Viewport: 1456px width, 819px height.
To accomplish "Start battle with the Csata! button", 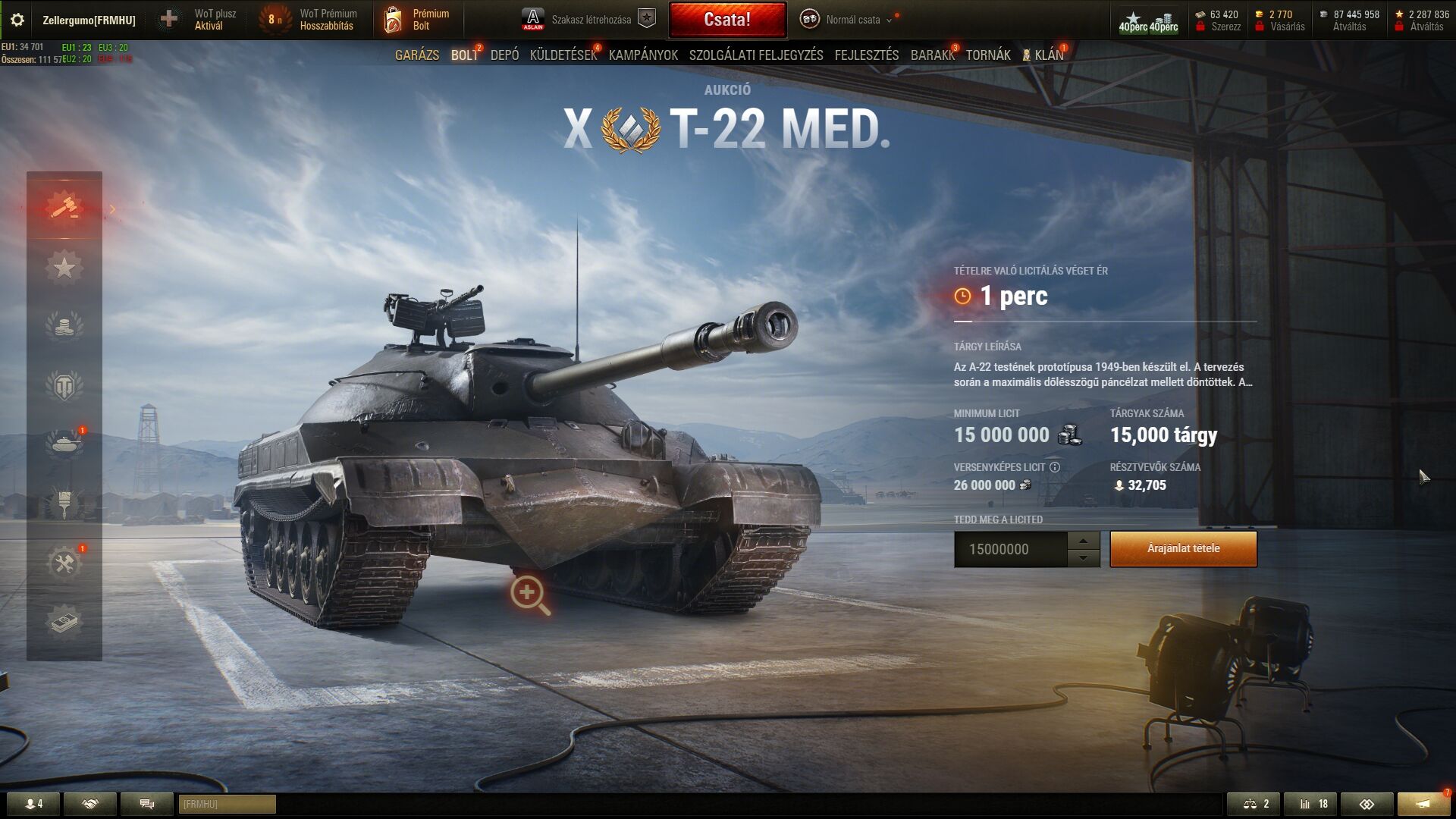I will 727,20.
